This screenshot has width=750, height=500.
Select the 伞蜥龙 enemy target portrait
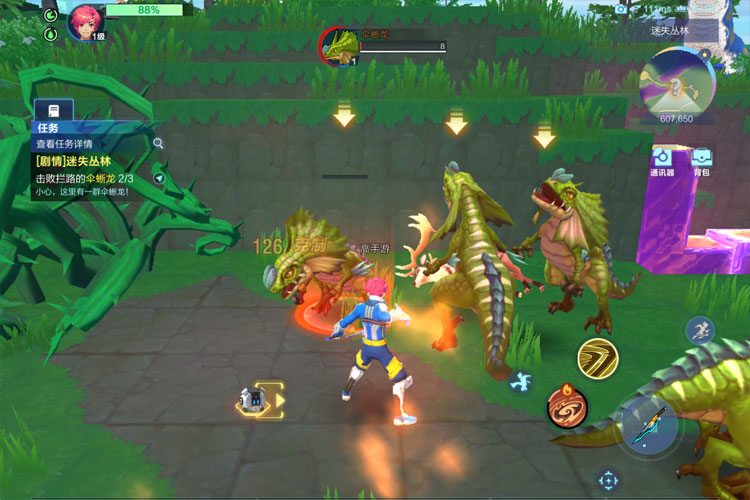coord(338,45)
